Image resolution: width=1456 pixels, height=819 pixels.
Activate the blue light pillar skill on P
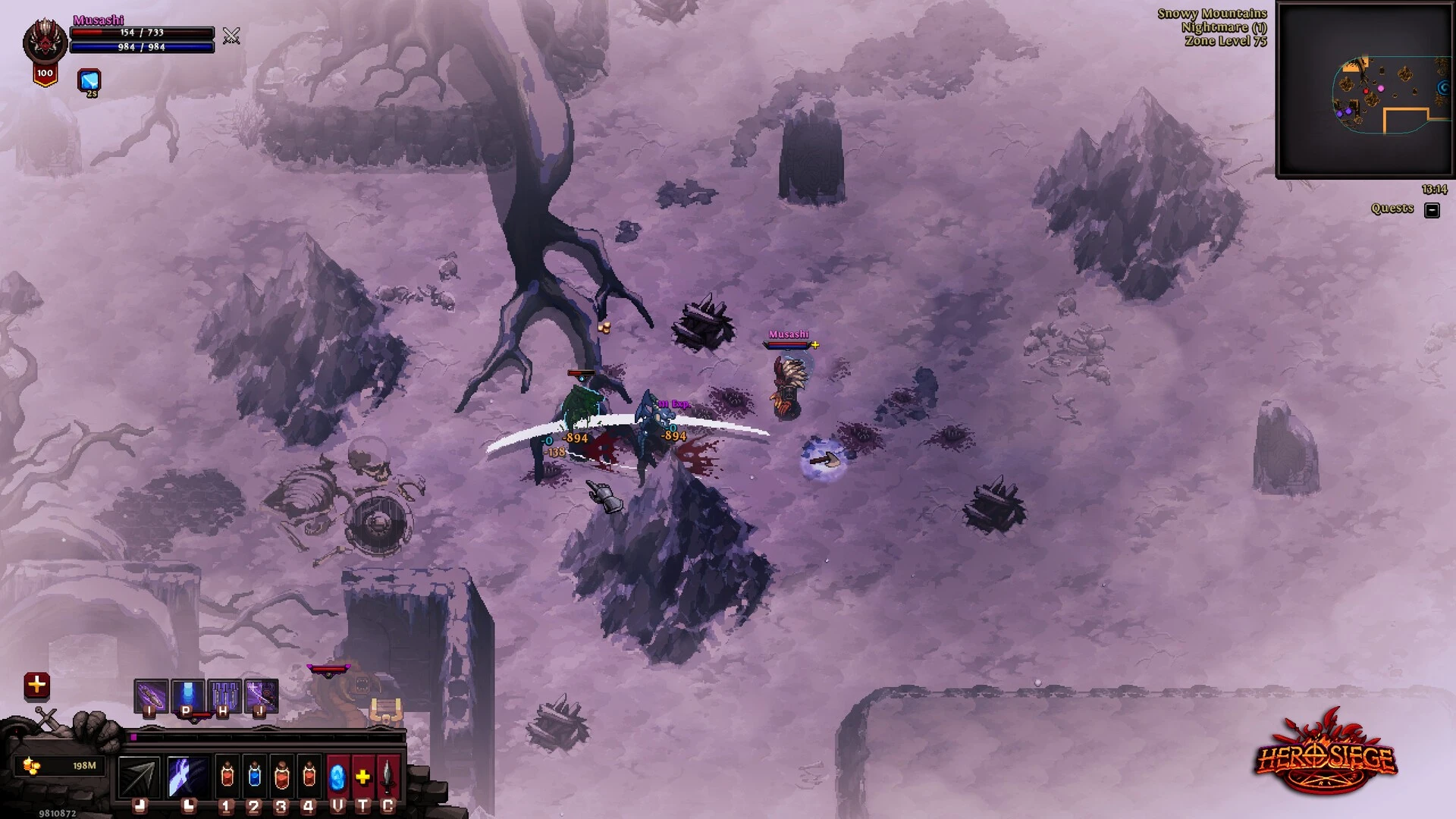(187, 695)
